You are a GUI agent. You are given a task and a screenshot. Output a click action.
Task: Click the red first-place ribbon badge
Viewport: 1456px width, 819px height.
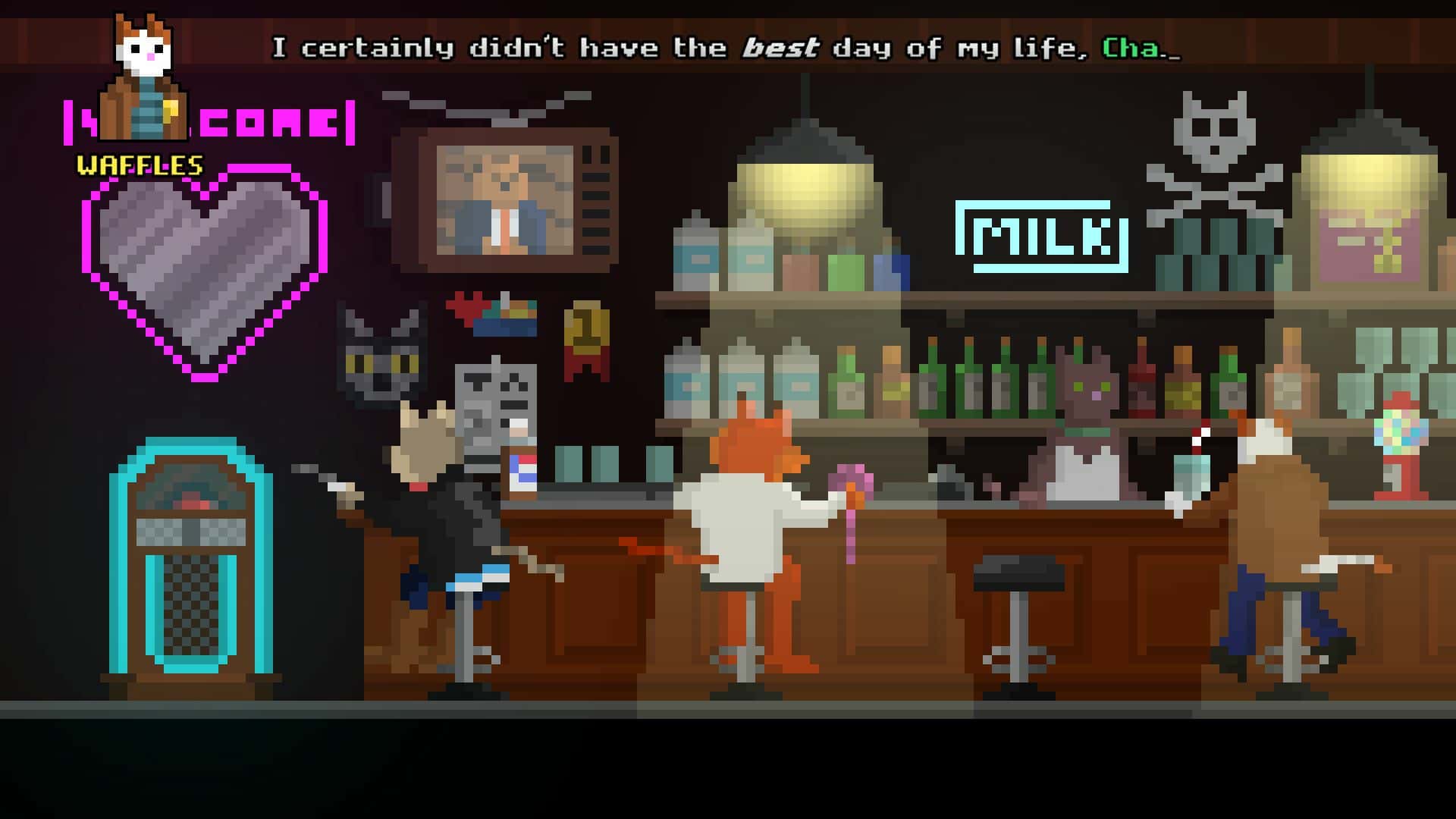(x=588, y=341)
